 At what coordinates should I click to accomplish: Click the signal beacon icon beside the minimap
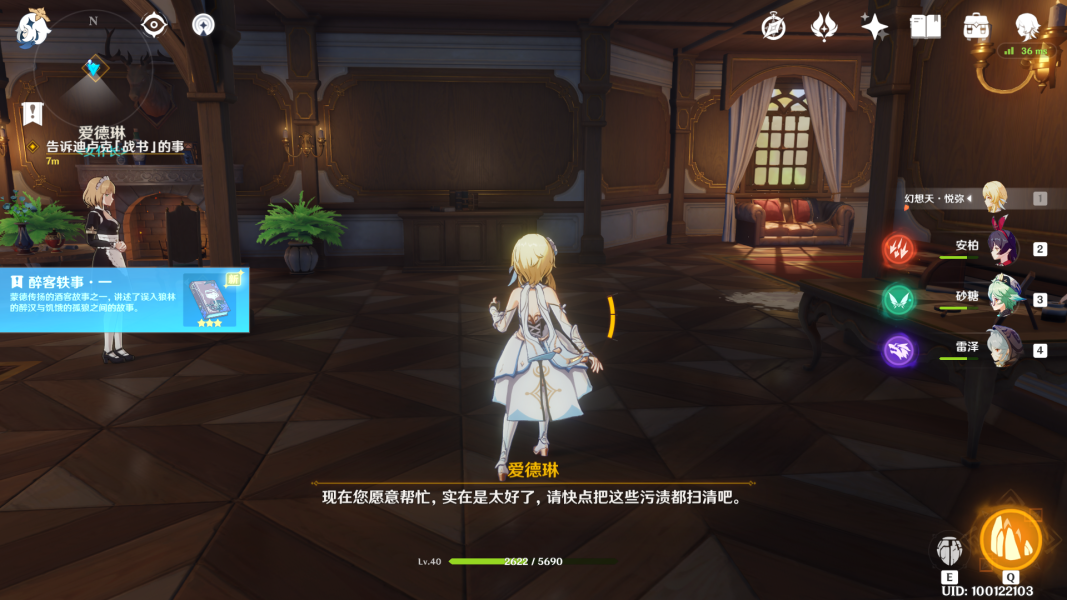click(x=203, y=25)
